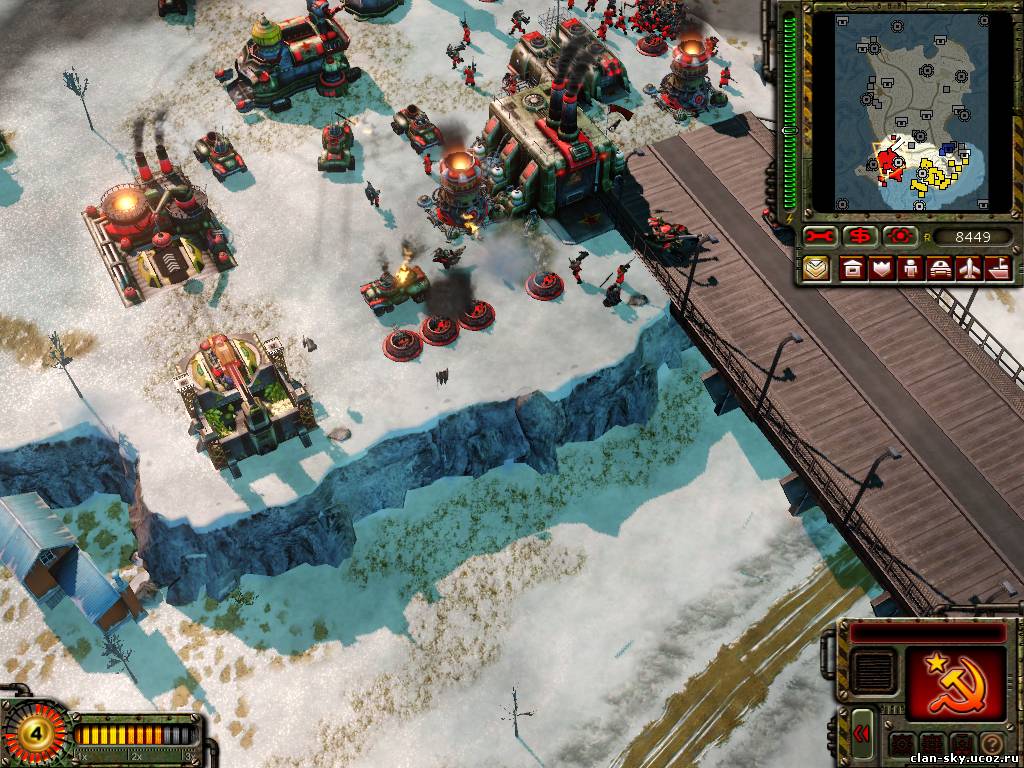Image resolution: width=1024 pixels, height=768 pixels.
Task: Click the minimap to jump the view
Action: tap(910, 110)
